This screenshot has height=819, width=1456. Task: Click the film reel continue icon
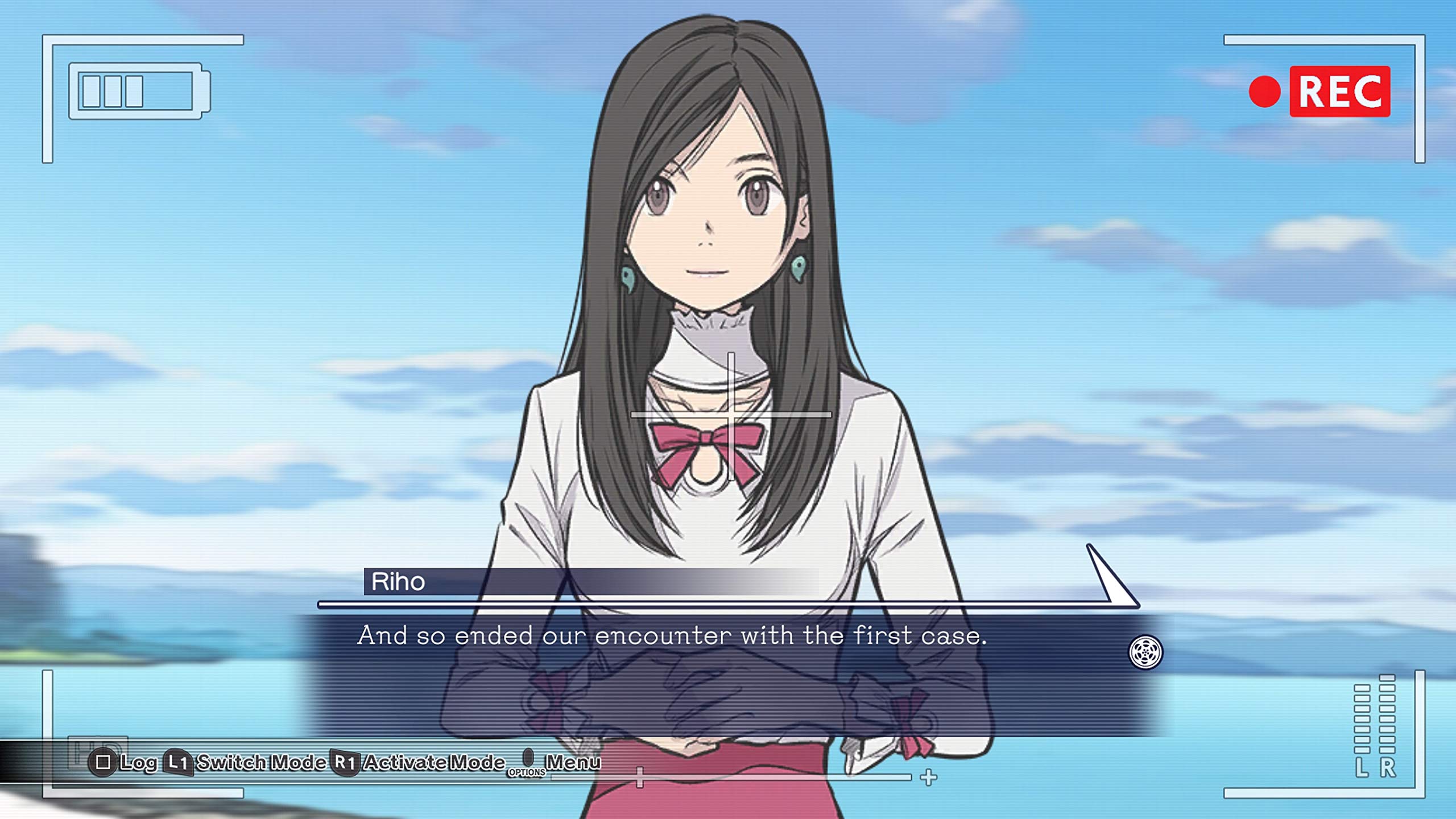(1145, 652)
